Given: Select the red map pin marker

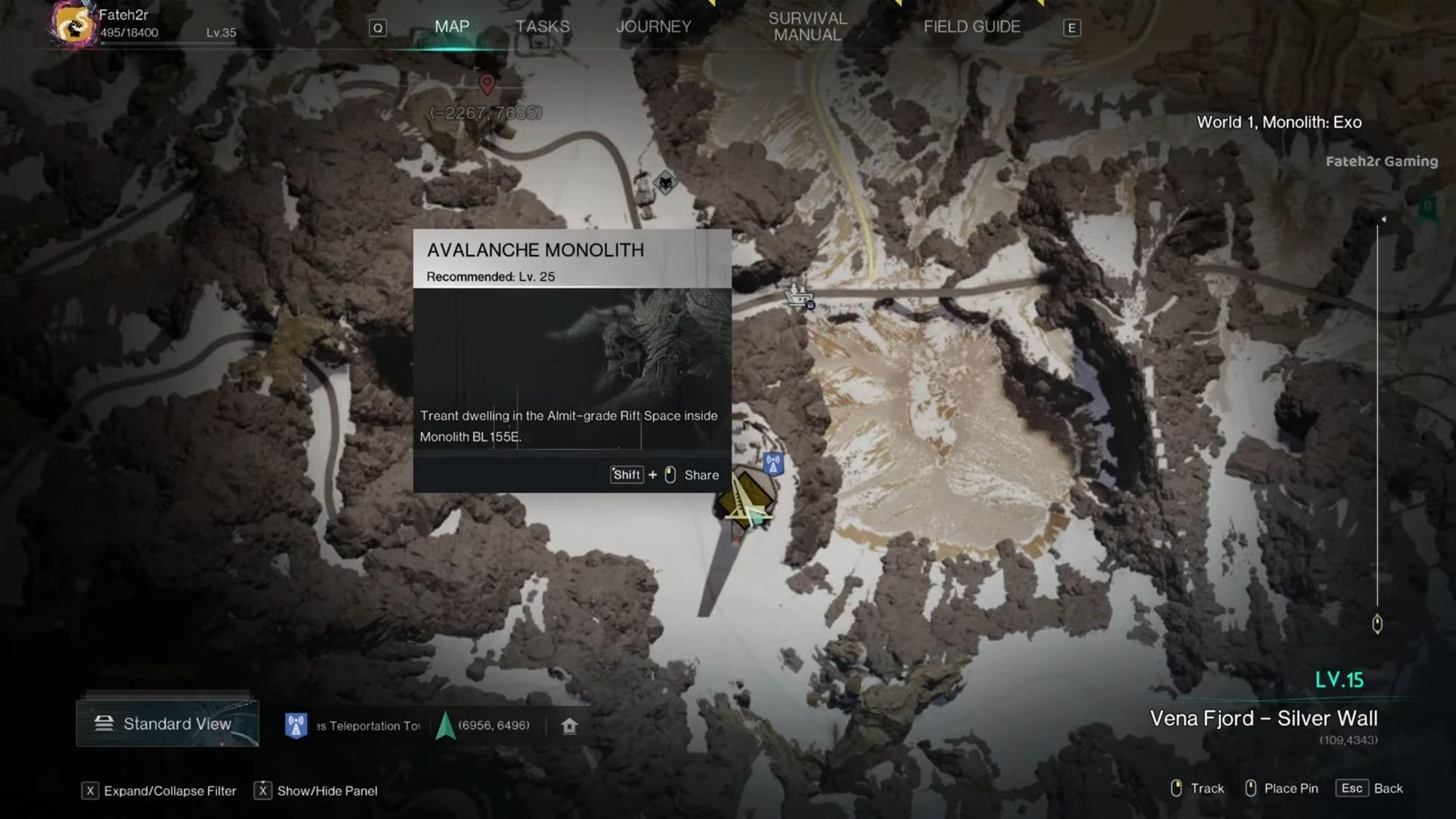Looking at the screenshot, I should 487,83.
